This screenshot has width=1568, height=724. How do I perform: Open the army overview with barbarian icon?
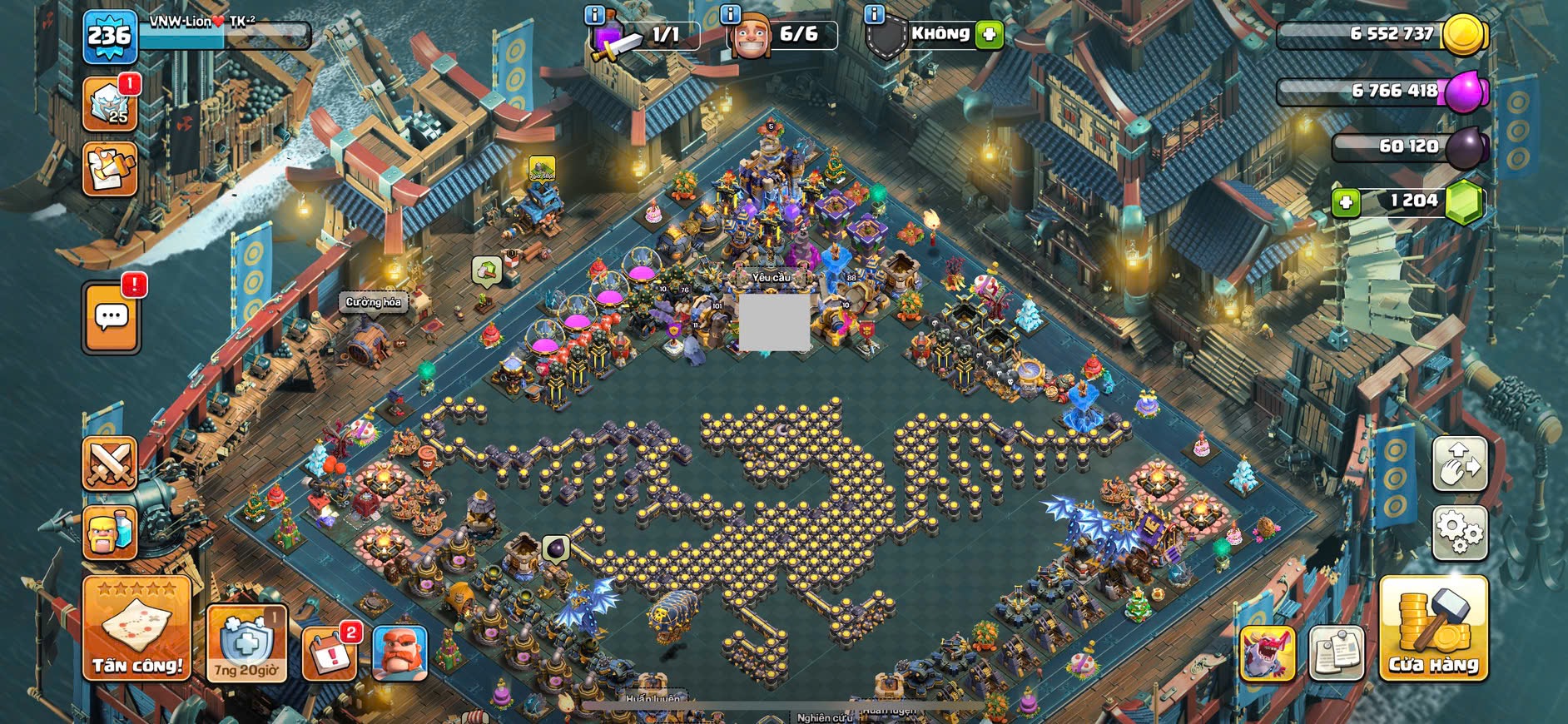(x=110, y=533)
